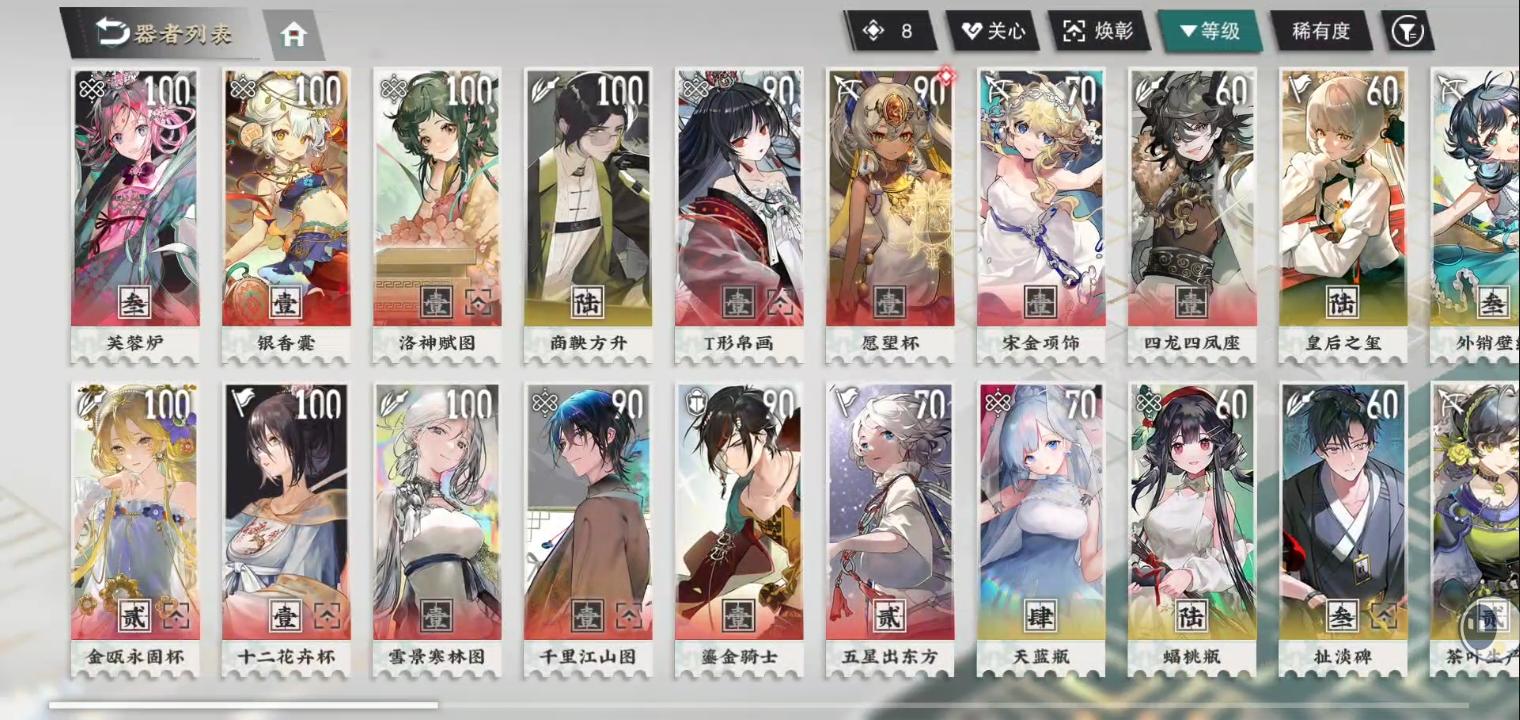Open the filter funnel icon on the right
The width and height of the screenshot is (1520, 720).
1408,31
